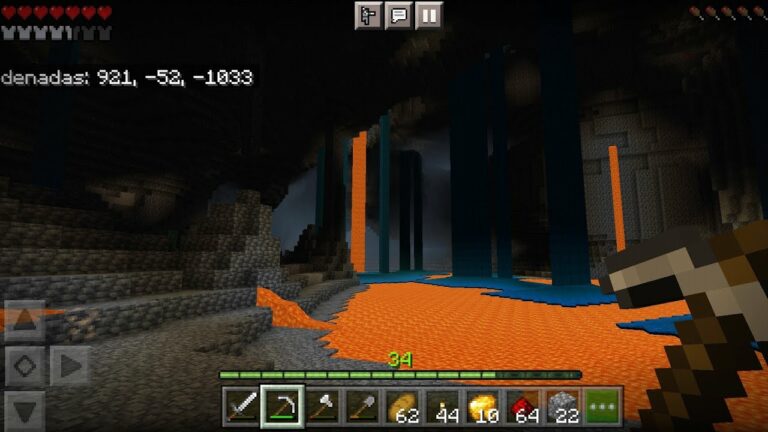Tap the move forward arrow

(25, 322)
